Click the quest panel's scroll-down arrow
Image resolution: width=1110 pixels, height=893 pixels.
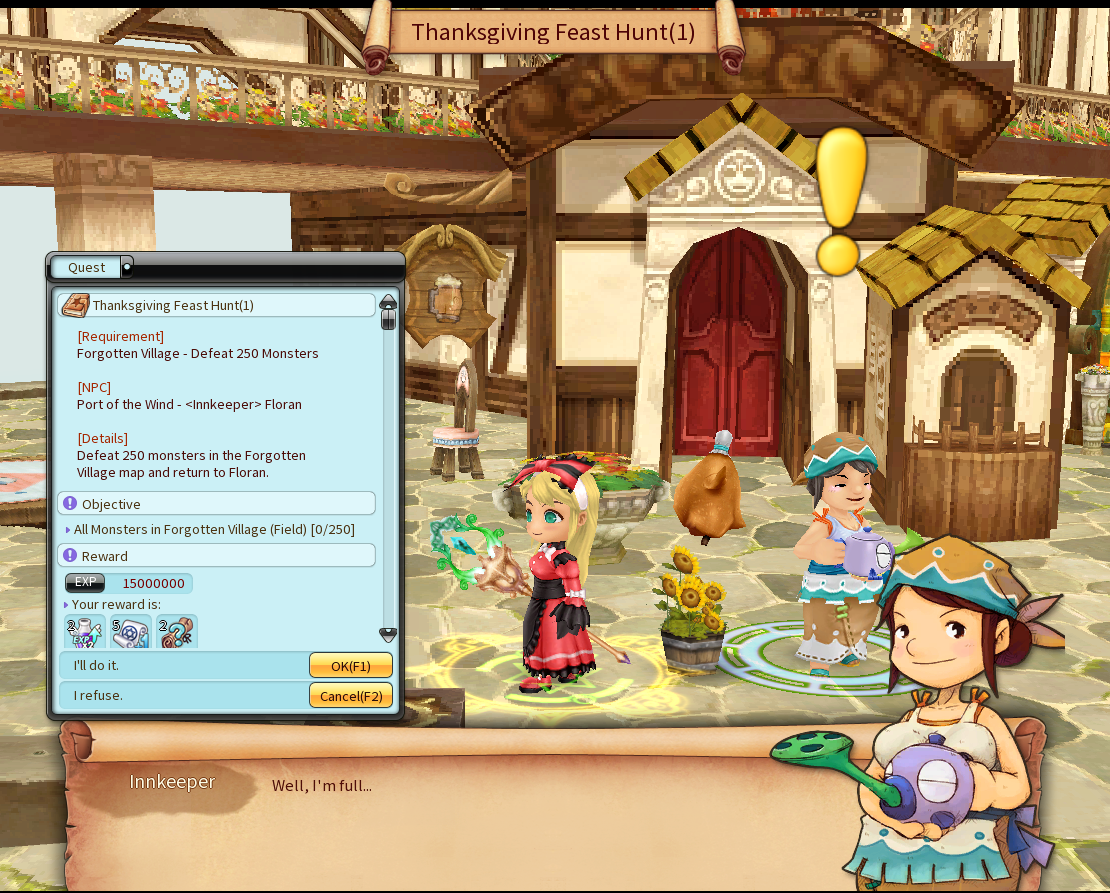388,635
